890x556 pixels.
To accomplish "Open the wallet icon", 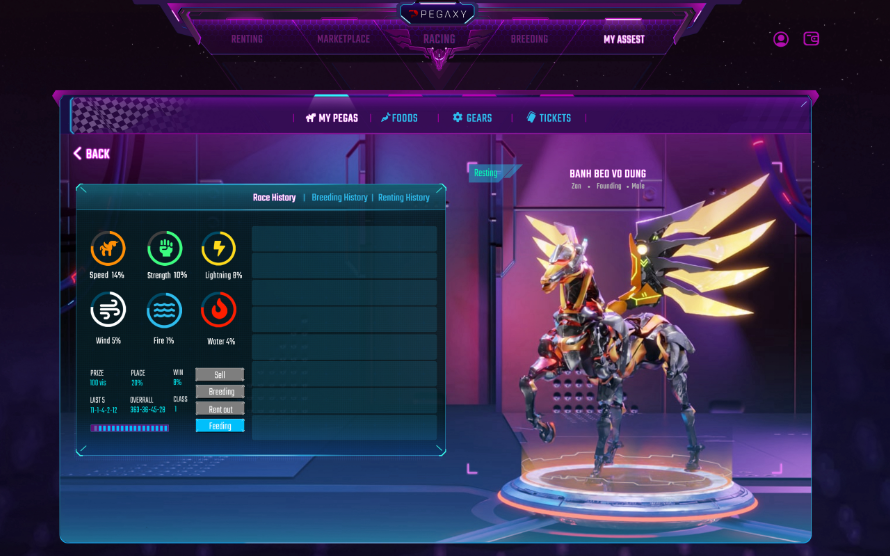I will [812, 39].
